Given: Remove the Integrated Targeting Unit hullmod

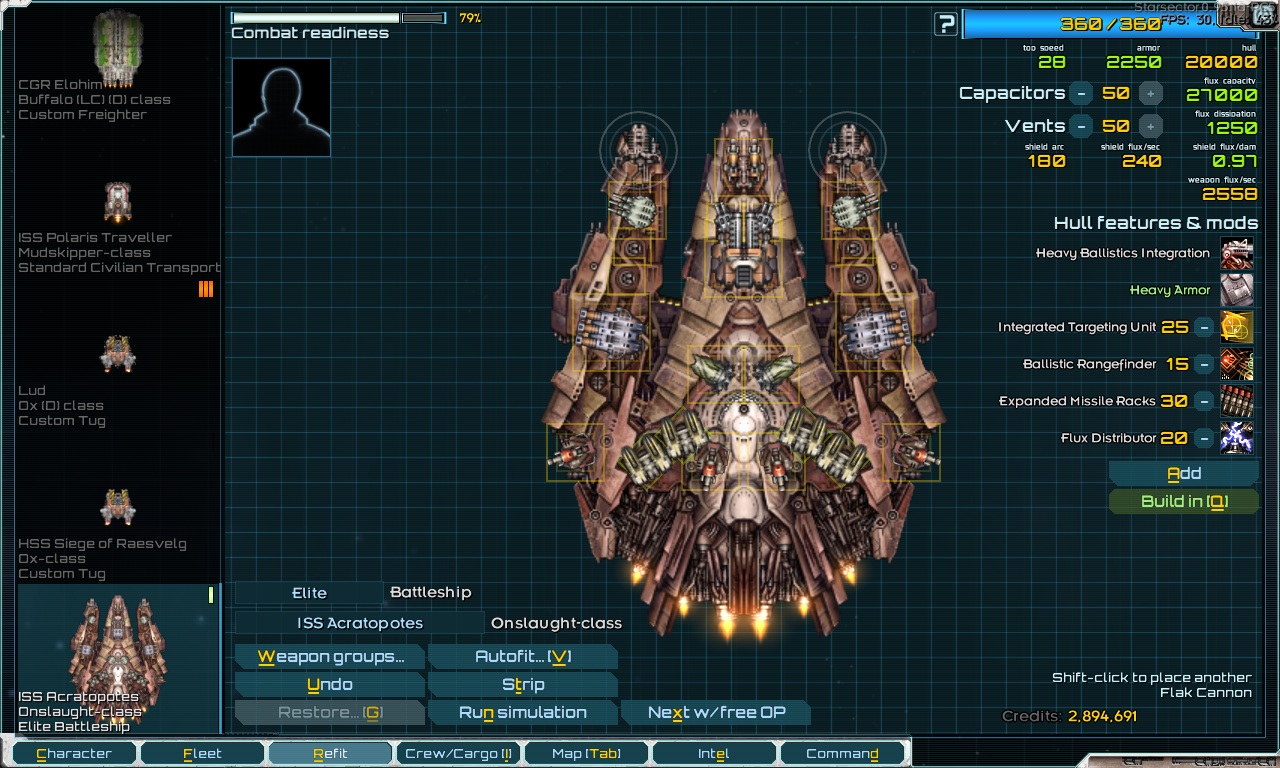Looking at the screenshot, I should [1204, 327].
